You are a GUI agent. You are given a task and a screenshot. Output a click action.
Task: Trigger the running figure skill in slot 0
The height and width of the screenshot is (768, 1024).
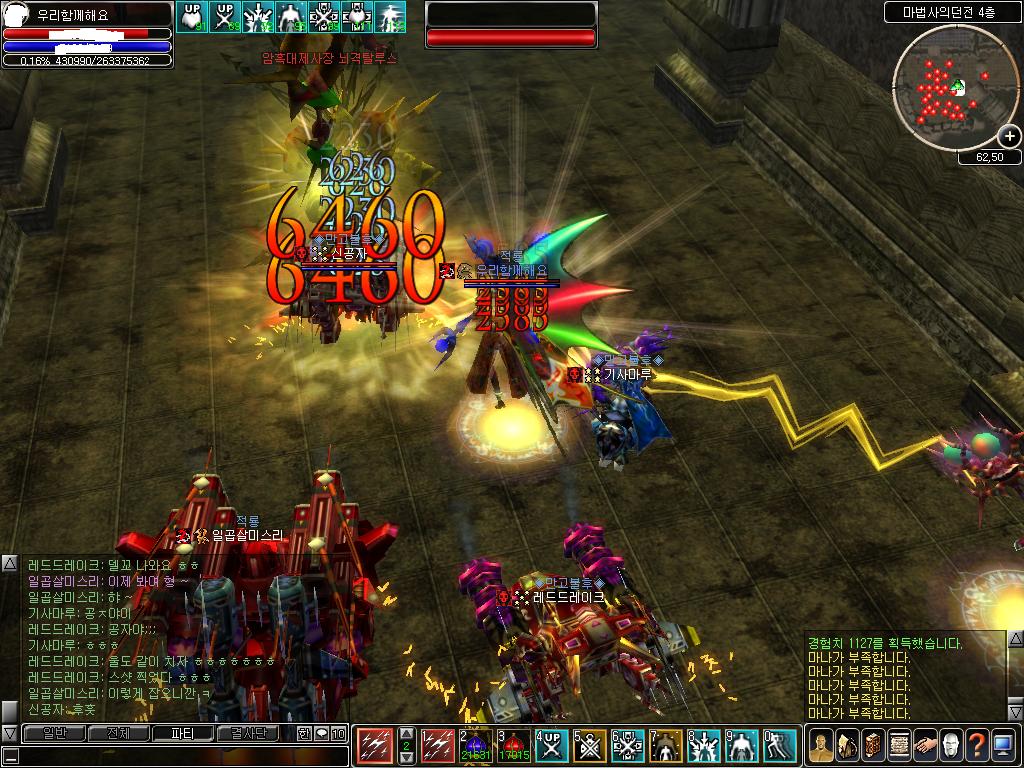point(780,746)
